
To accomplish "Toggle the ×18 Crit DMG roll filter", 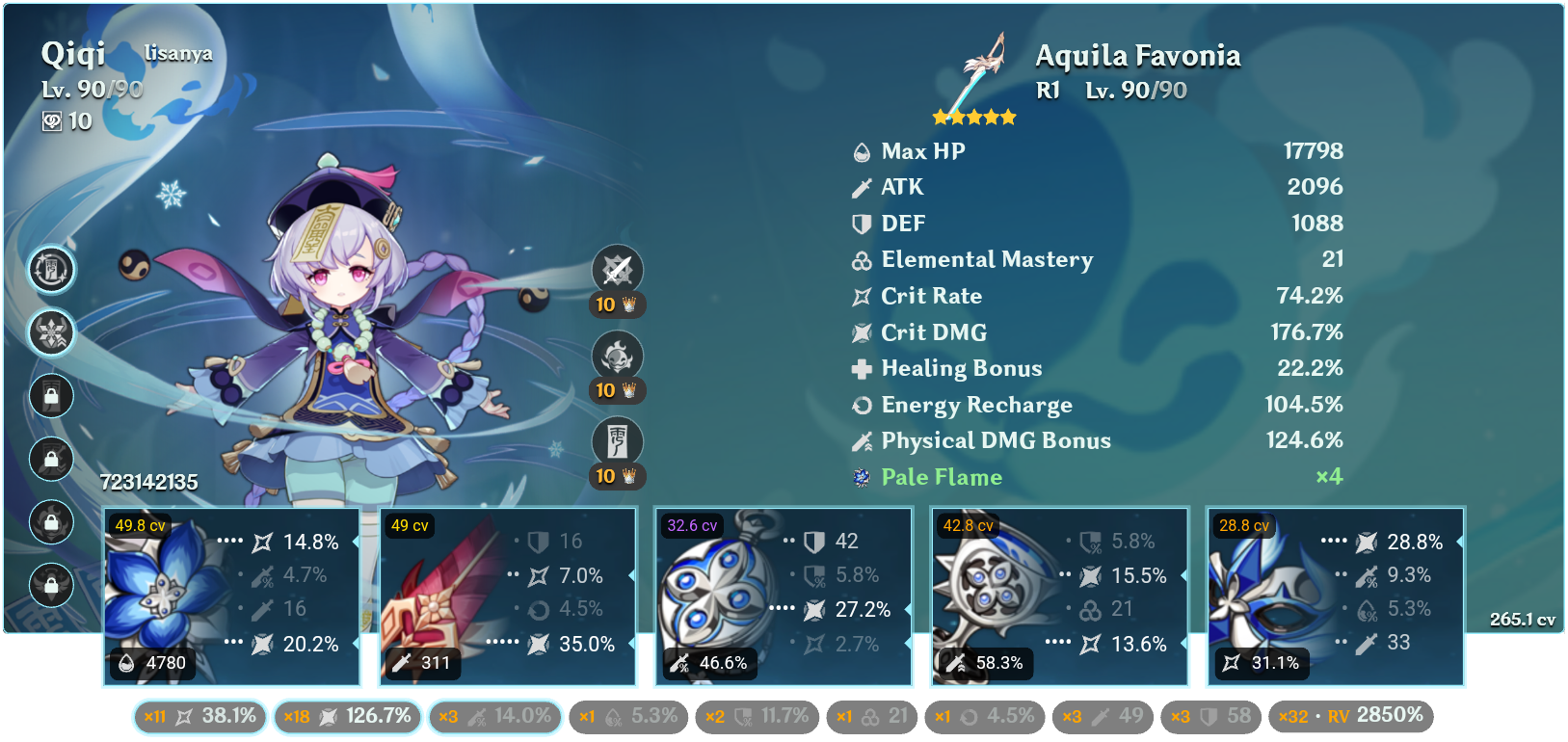I will click(347, 716).
